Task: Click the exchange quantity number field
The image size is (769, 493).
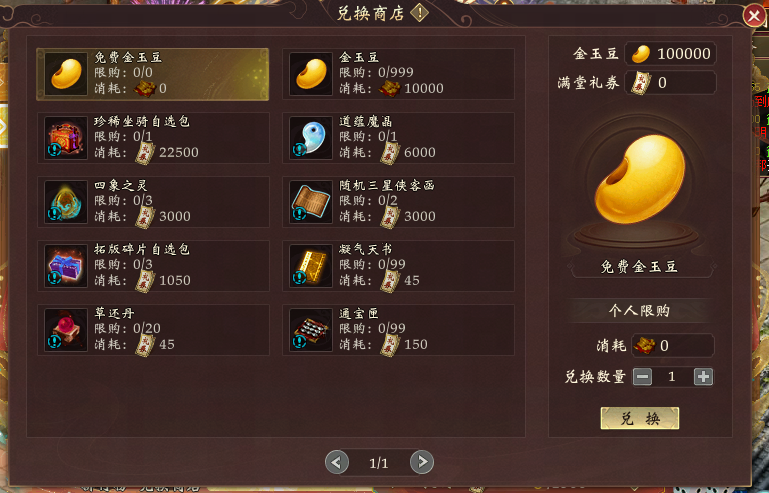Action: pos(673,377)
